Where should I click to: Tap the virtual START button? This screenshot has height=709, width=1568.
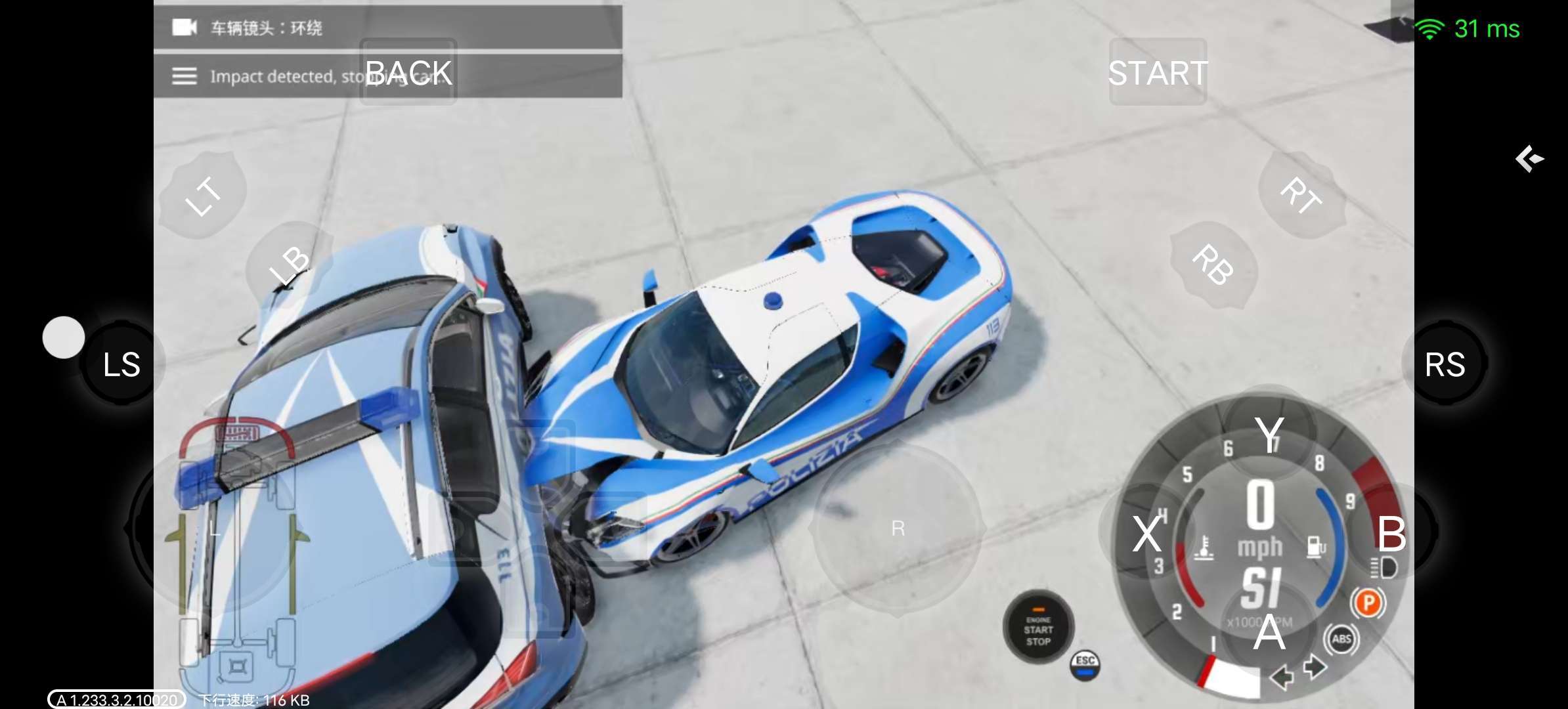(x=1158, y=72)
